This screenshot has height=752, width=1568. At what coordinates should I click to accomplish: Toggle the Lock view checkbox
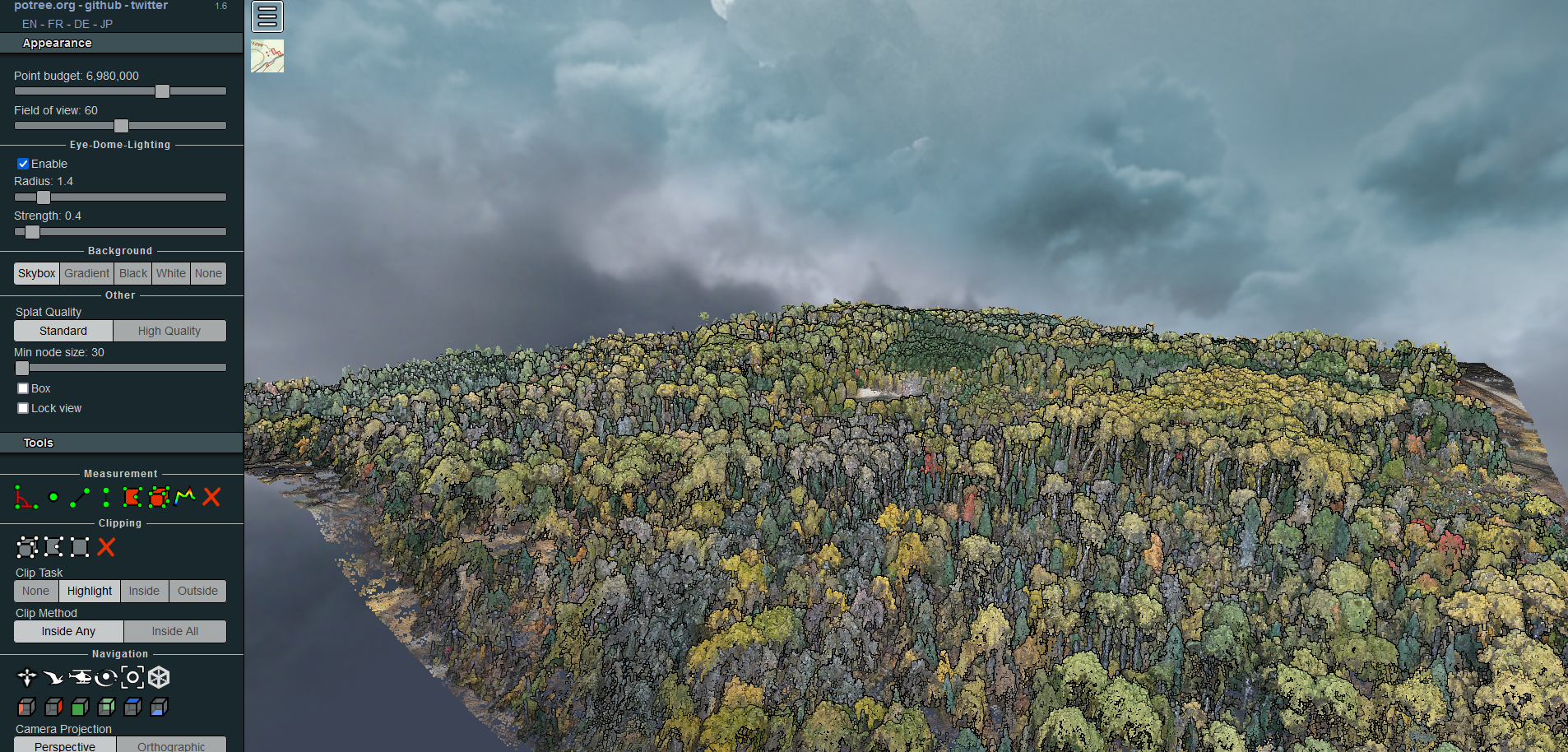coord(22,407)
